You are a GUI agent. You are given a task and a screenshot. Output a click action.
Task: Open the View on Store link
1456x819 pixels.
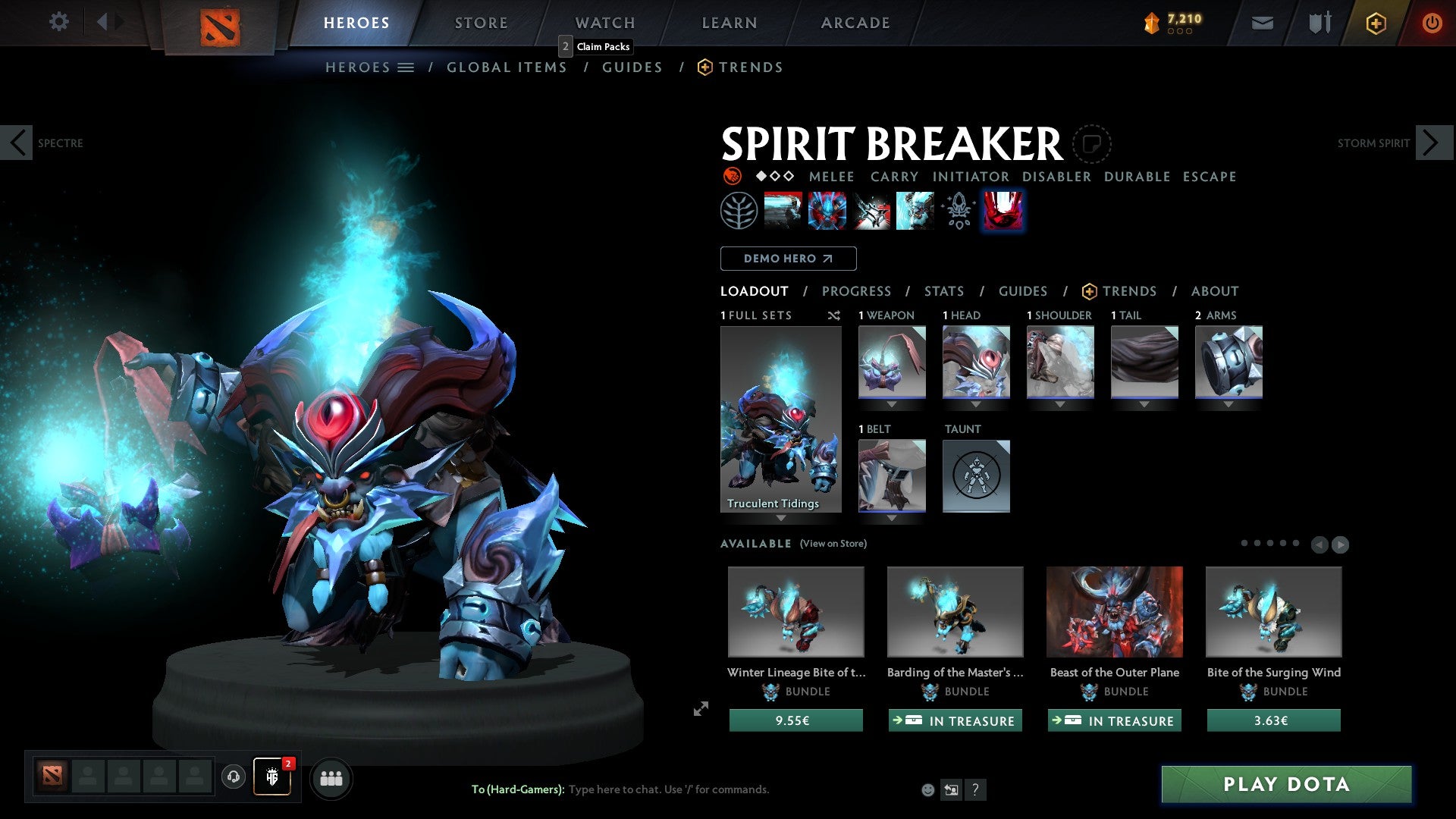click(x=833, y=544)
